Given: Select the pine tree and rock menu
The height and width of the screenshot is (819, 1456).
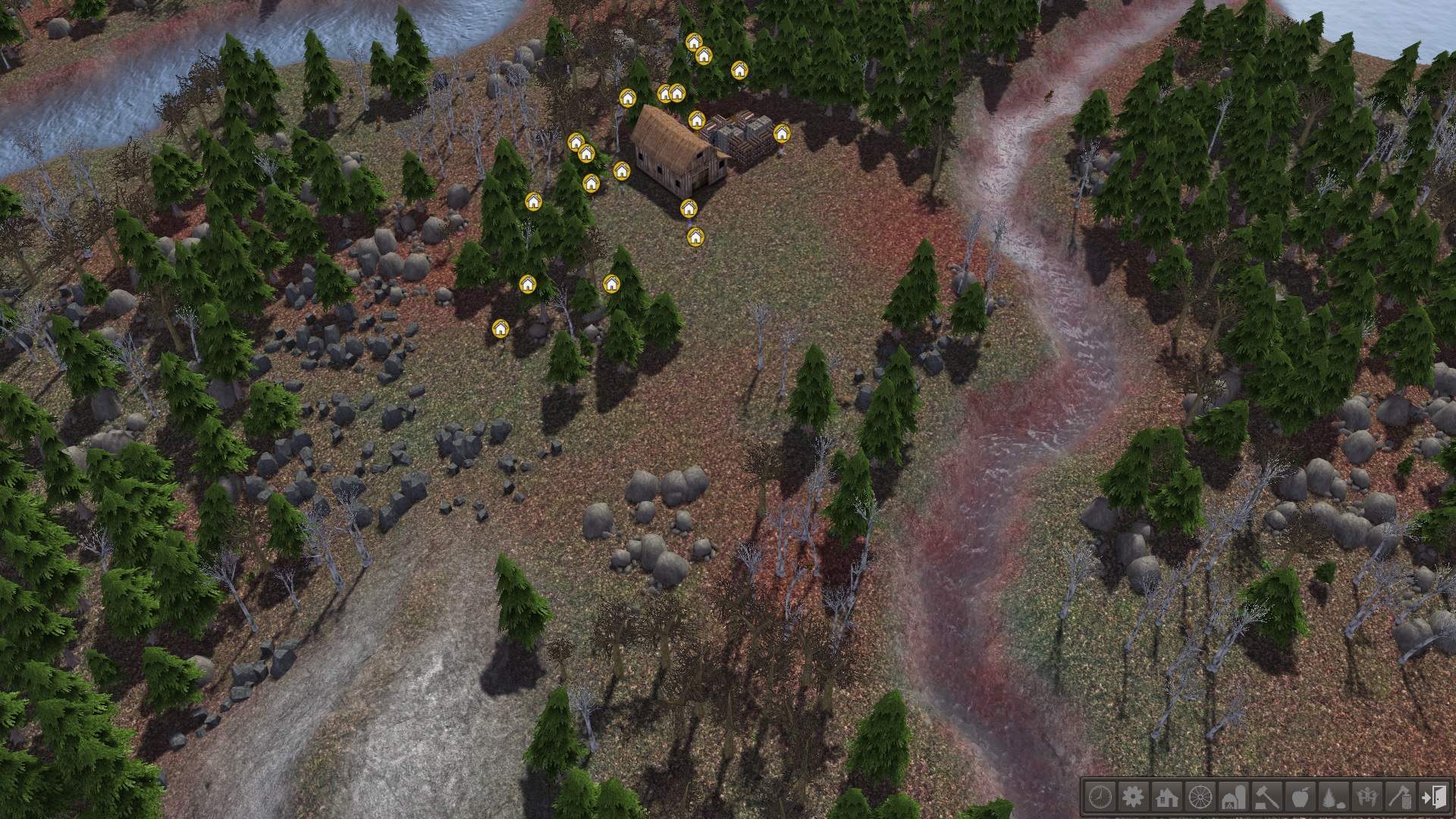Looking at the screenshot, I should pyautogui.click(x=1334, y=797).
